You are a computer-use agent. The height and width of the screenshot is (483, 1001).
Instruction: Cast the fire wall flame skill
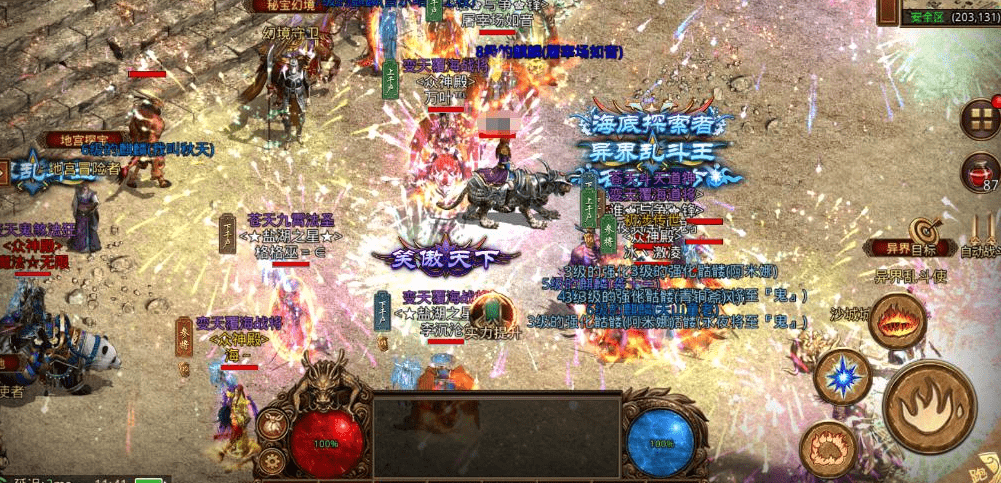pos(896,322)
